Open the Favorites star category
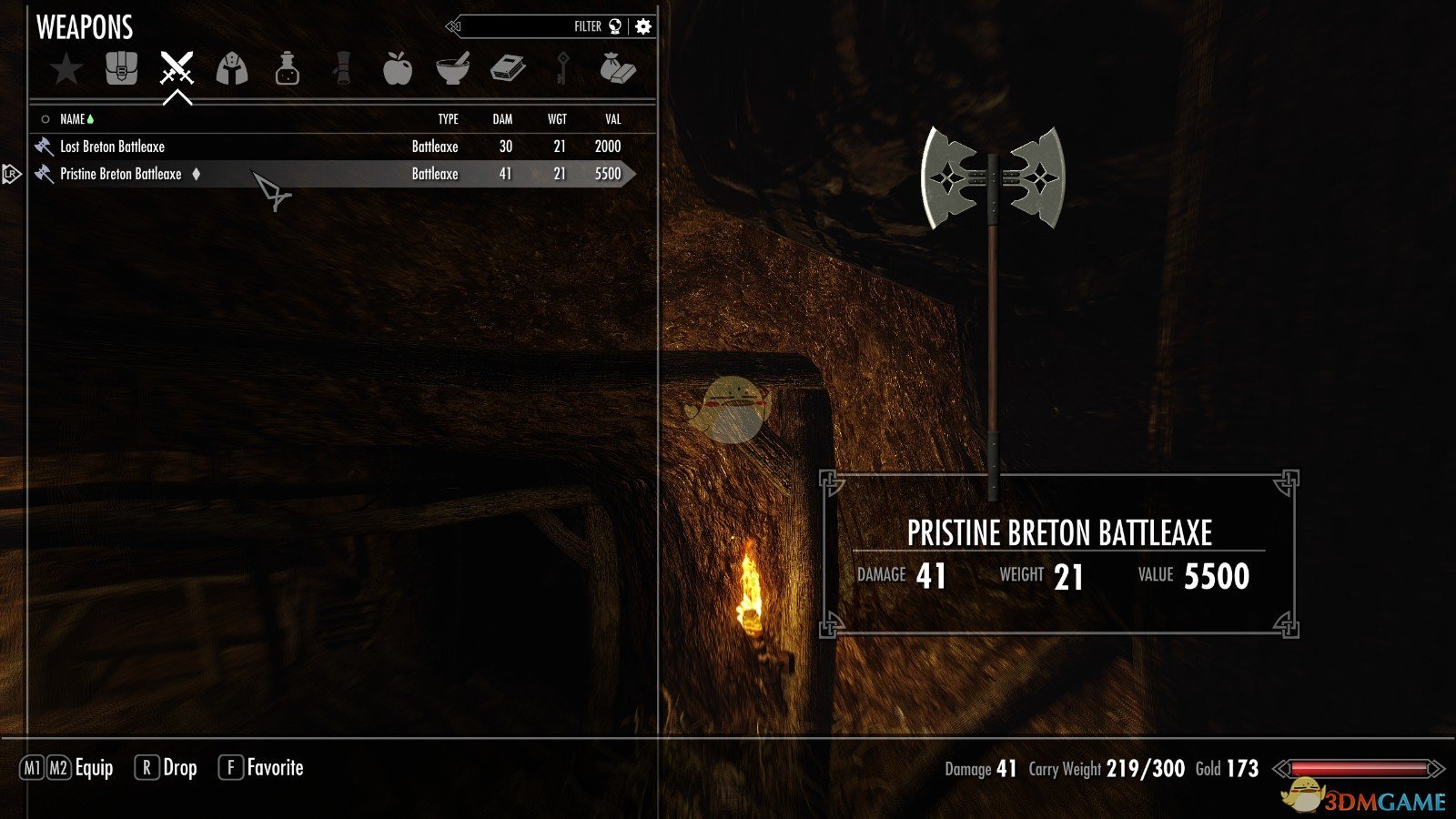The height and width of the screenshot is (819, 1456). (66, 69)
